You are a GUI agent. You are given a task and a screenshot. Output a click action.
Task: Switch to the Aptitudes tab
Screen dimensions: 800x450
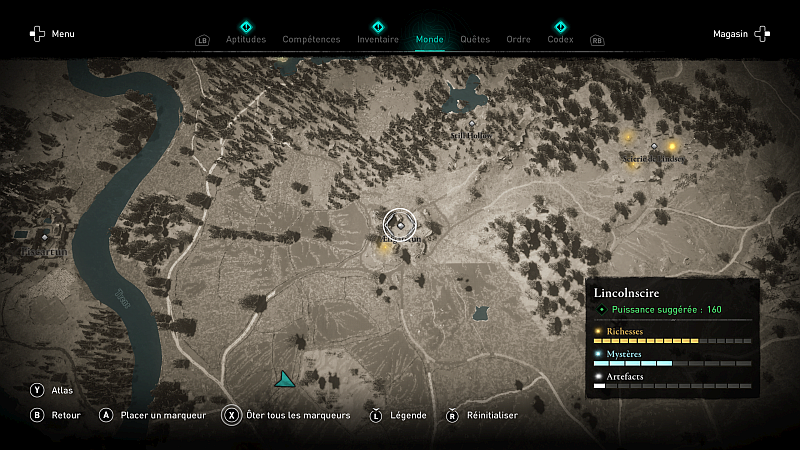coord(246,40)
